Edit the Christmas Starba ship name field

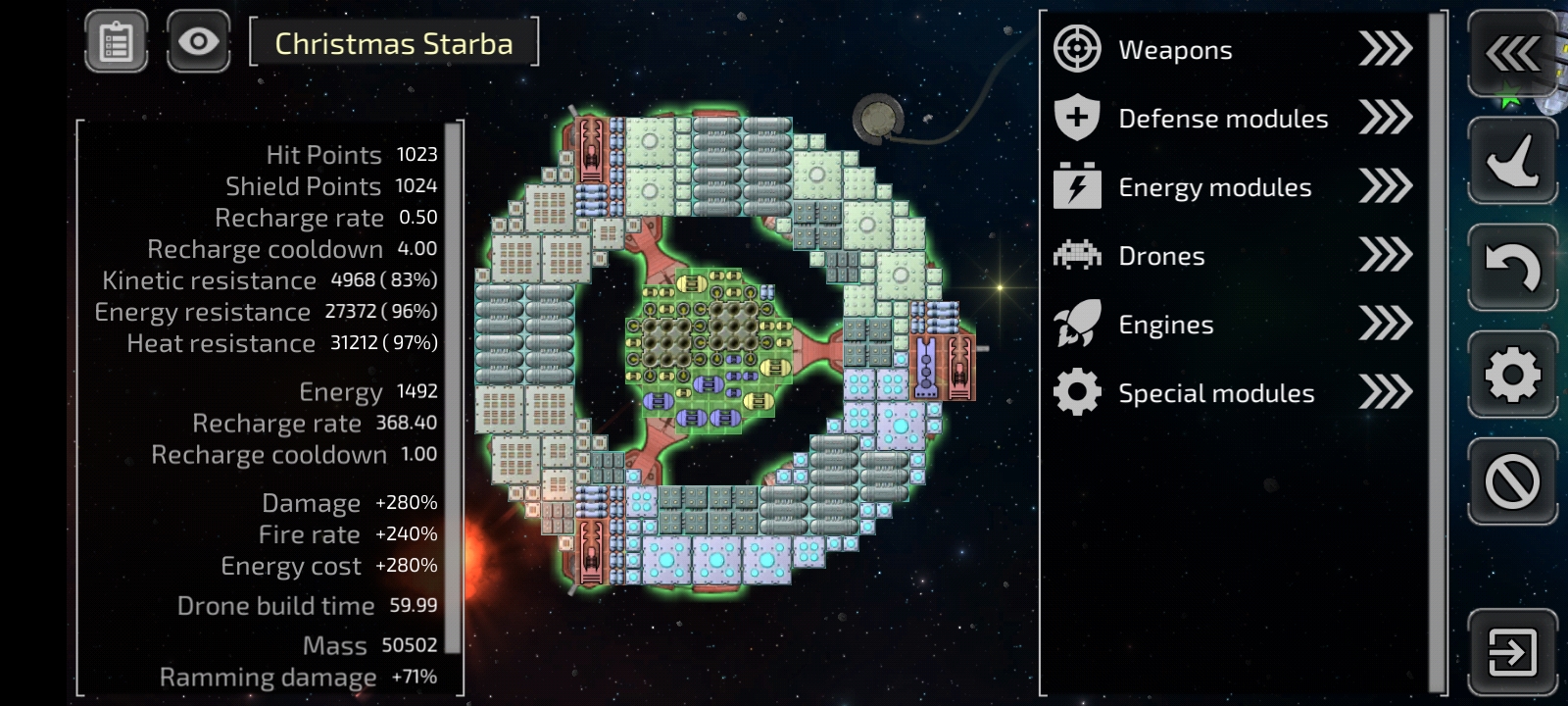click(394, 43)
